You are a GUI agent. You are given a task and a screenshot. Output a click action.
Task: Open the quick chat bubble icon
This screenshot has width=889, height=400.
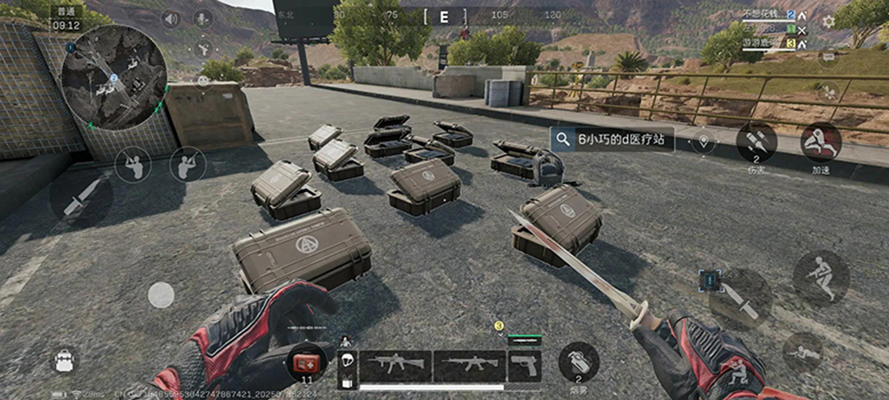tap(827, 55)
